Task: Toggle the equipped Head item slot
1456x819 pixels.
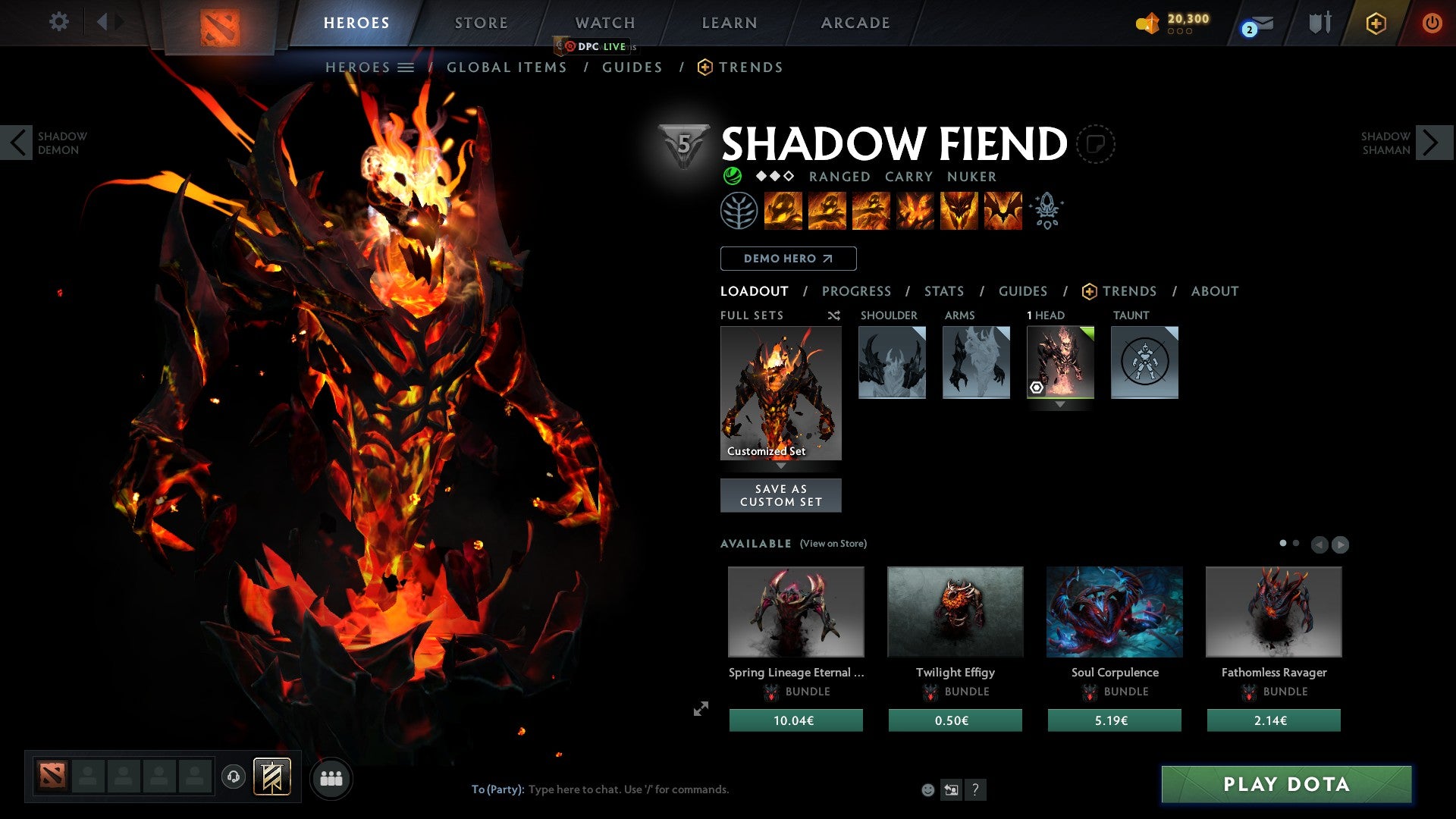Action: click(x=1060, y=362)
